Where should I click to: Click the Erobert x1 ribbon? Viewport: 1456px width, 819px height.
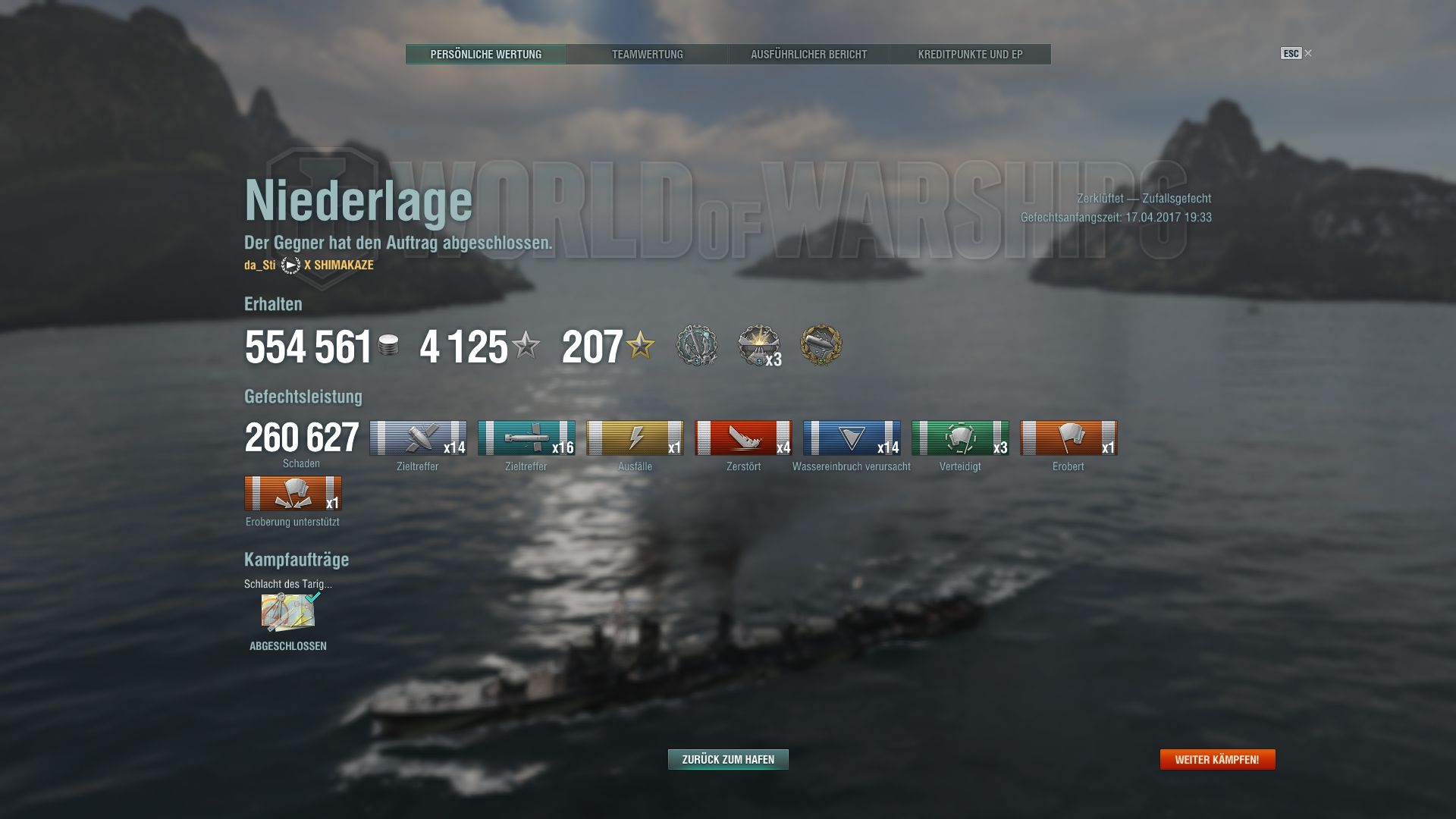click(1068, 438)
